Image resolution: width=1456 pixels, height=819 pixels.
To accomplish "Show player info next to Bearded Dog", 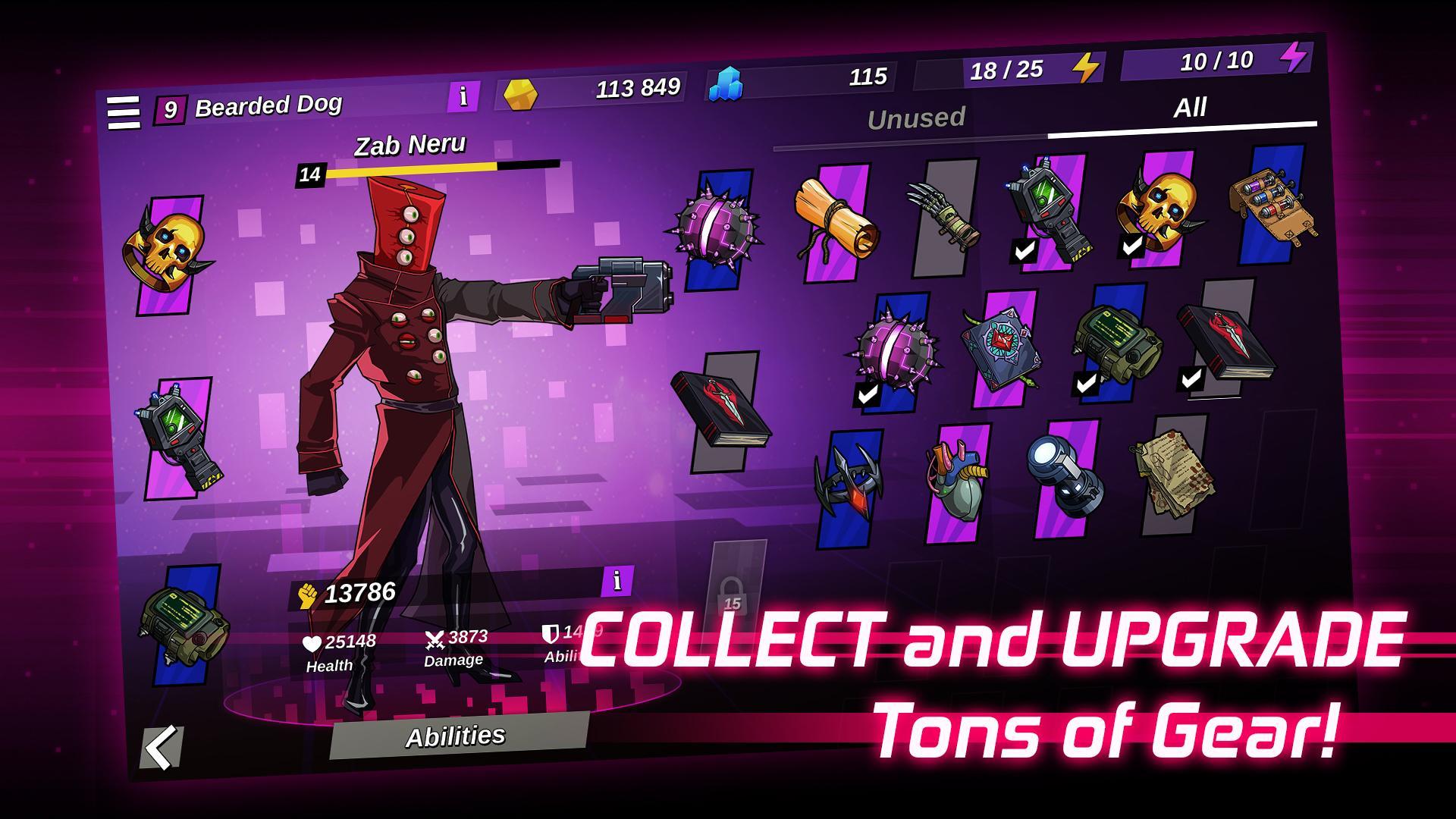I will coord(463,96).
